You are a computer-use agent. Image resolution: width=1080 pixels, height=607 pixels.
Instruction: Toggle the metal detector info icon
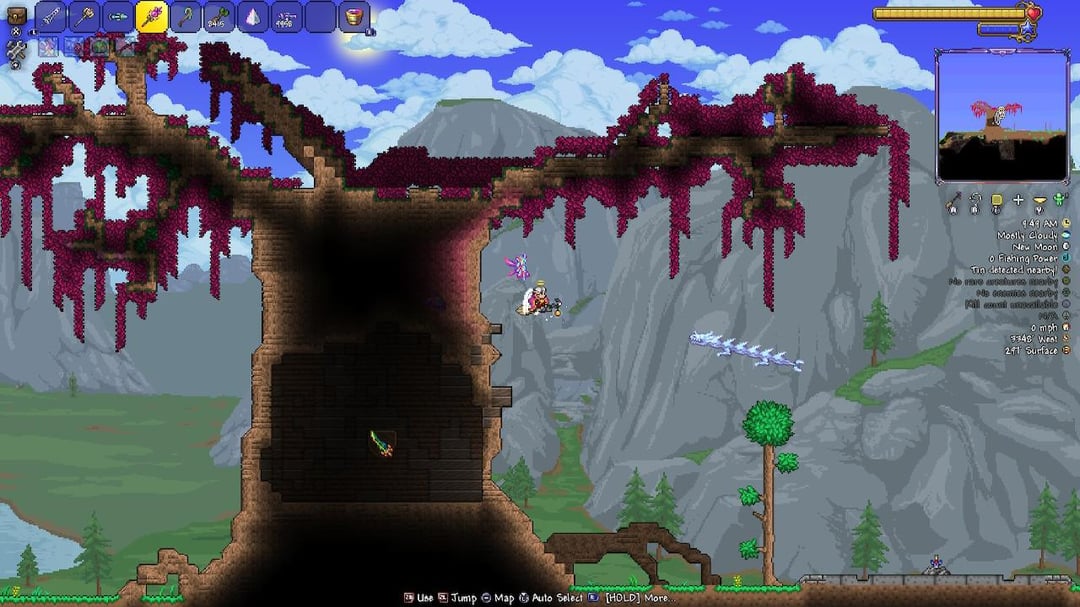point(1066,269)
